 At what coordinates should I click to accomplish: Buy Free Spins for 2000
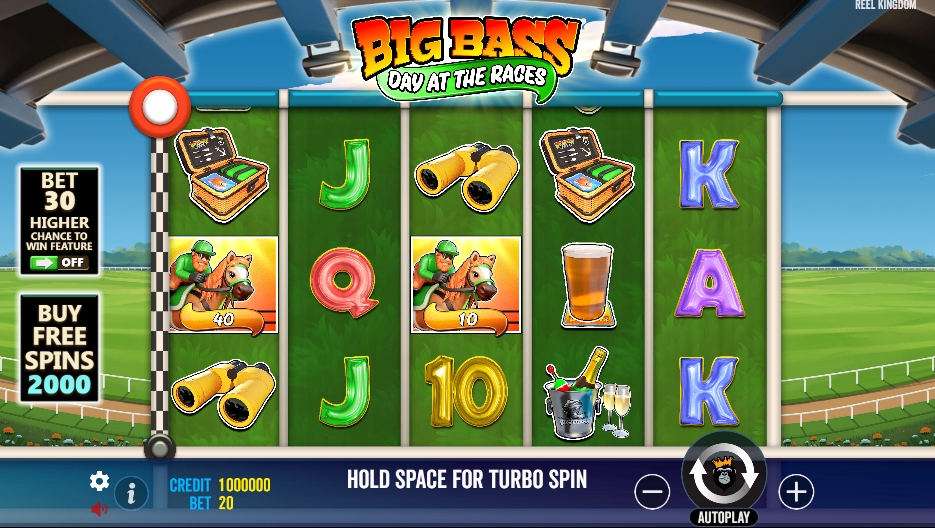pos(59,348)
